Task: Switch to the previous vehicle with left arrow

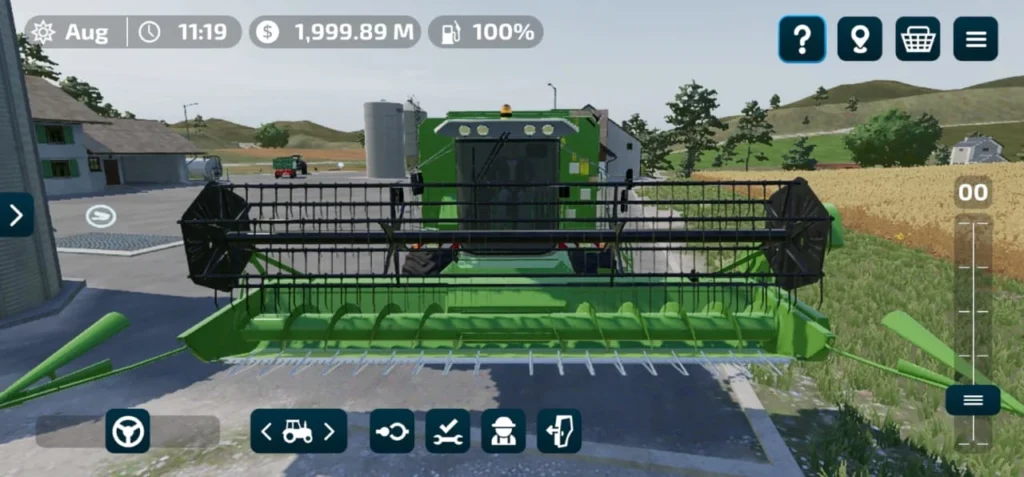Action: tap(266, 431)
